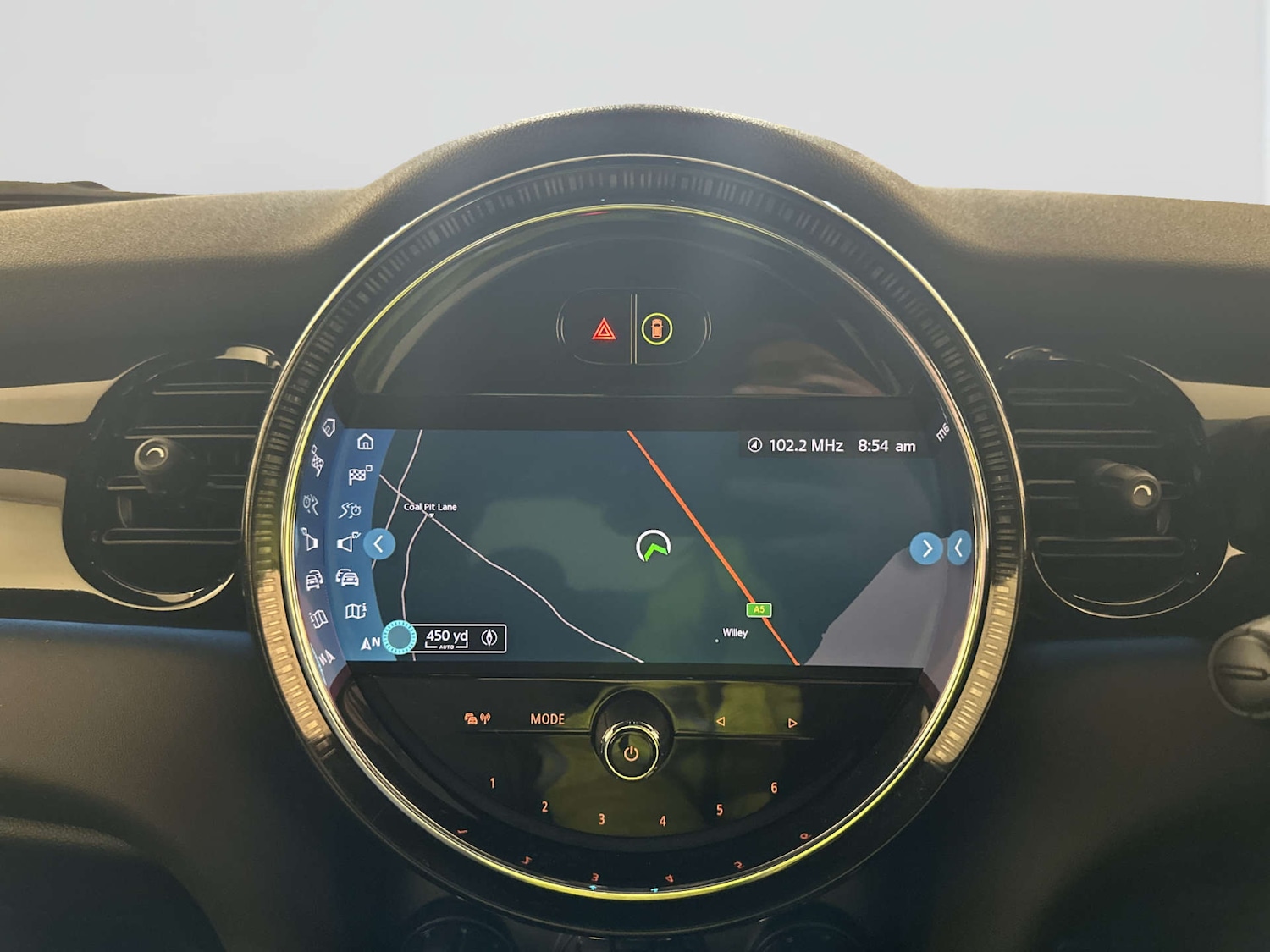Adjust the 450 yd map scale control
This screenshot has width=1270, height=952.
(x=446, y=638)
